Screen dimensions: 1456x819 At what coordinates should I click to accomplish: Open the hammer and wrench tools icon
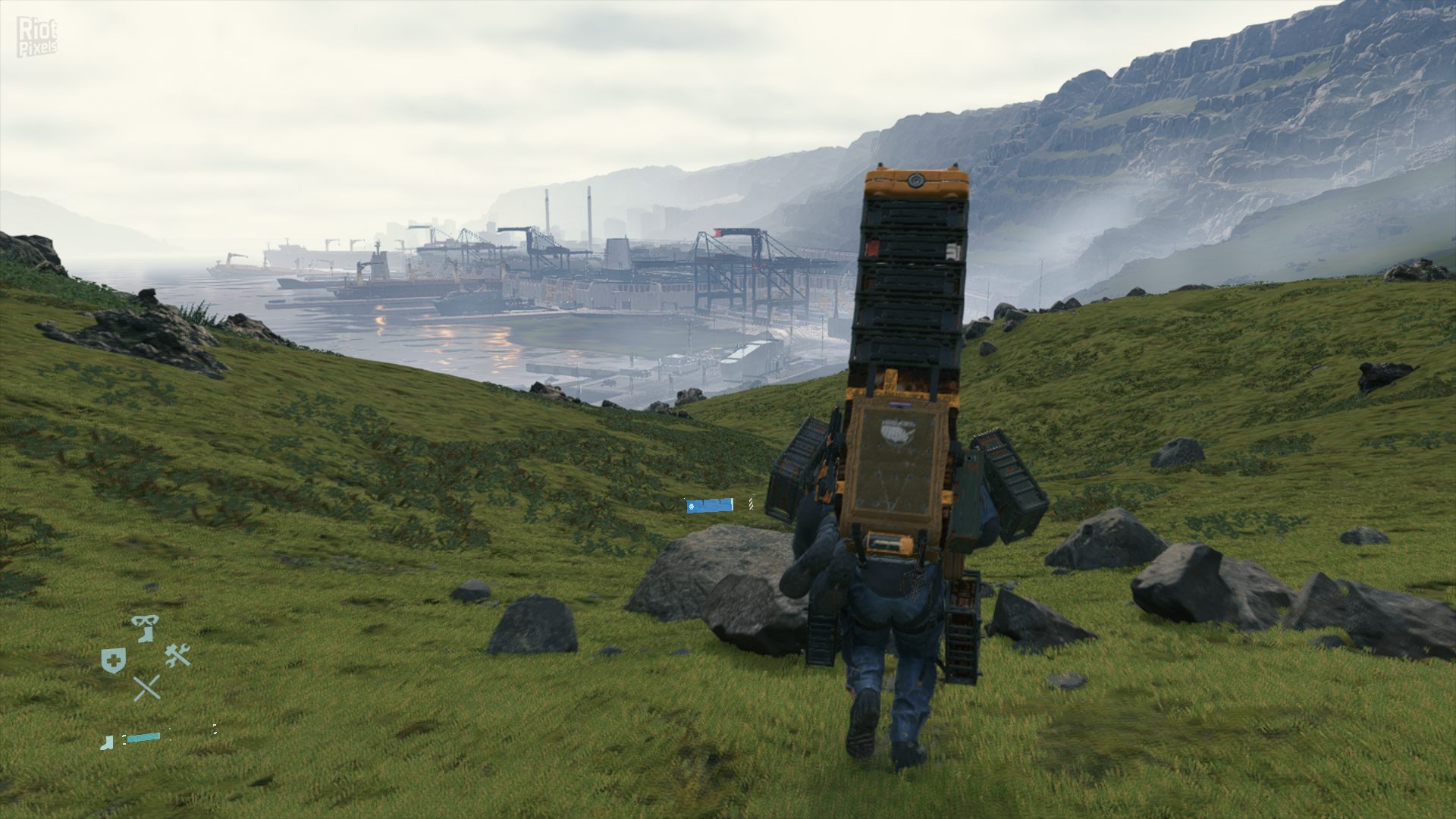(x=178, y=655)
